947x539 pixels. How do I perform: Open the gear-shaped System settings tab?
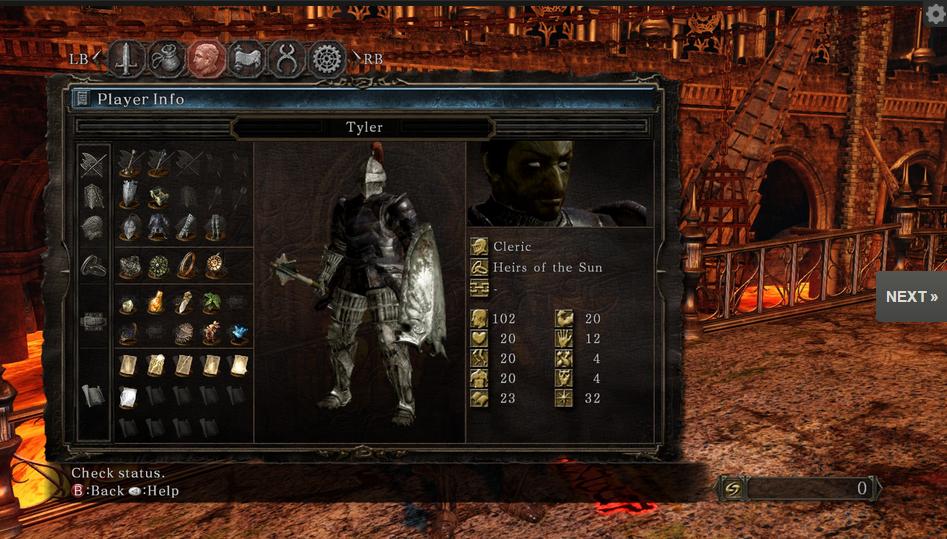pos(326,59)
